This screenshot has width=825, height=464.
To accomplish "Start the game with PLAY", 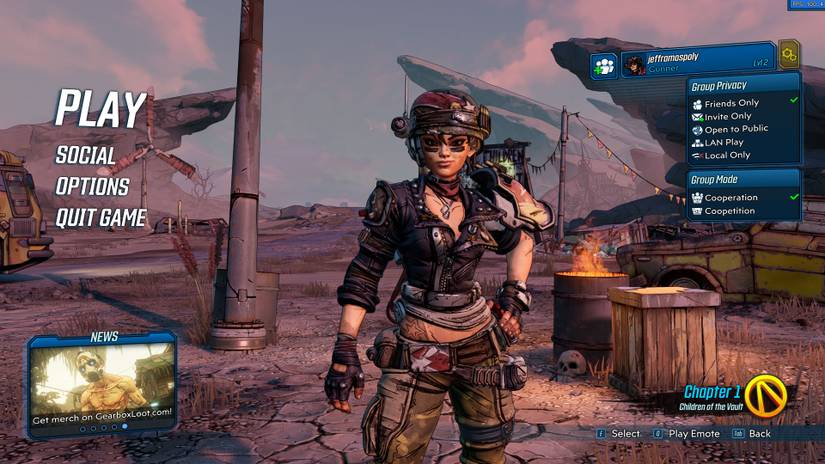I will (x=100, y=110).
